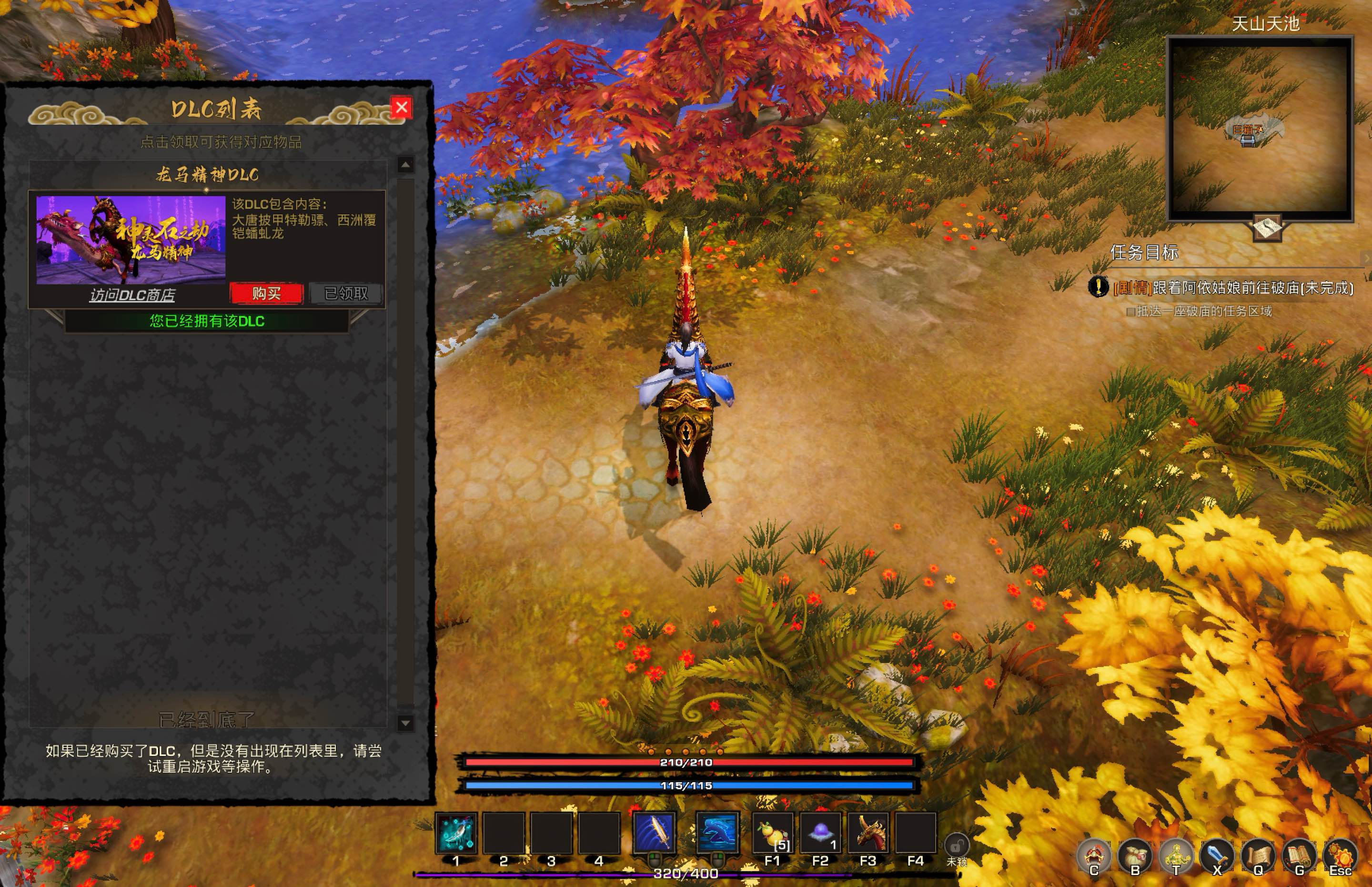Open the quest scroll journal icon

pyautogui.click(x=1259, y=856)
